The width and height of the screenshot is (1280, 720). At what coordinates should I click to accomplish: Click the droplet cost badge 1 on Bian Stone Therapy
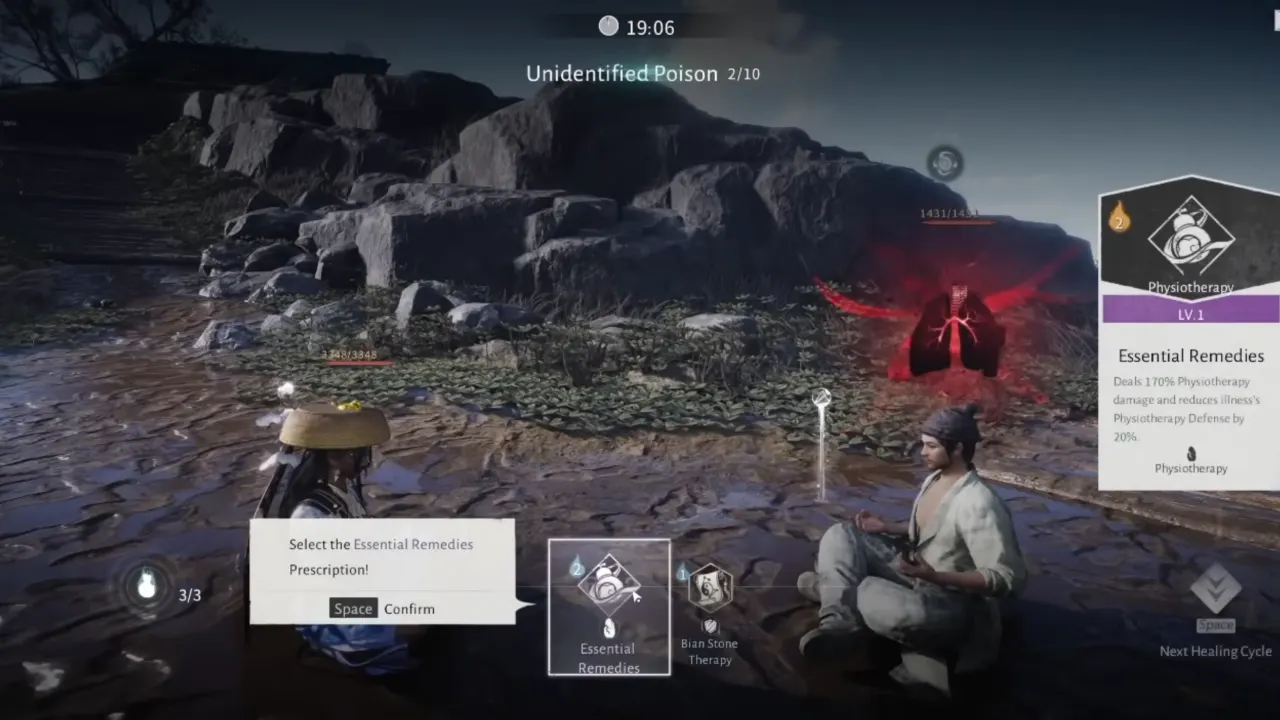coord(684,572)
